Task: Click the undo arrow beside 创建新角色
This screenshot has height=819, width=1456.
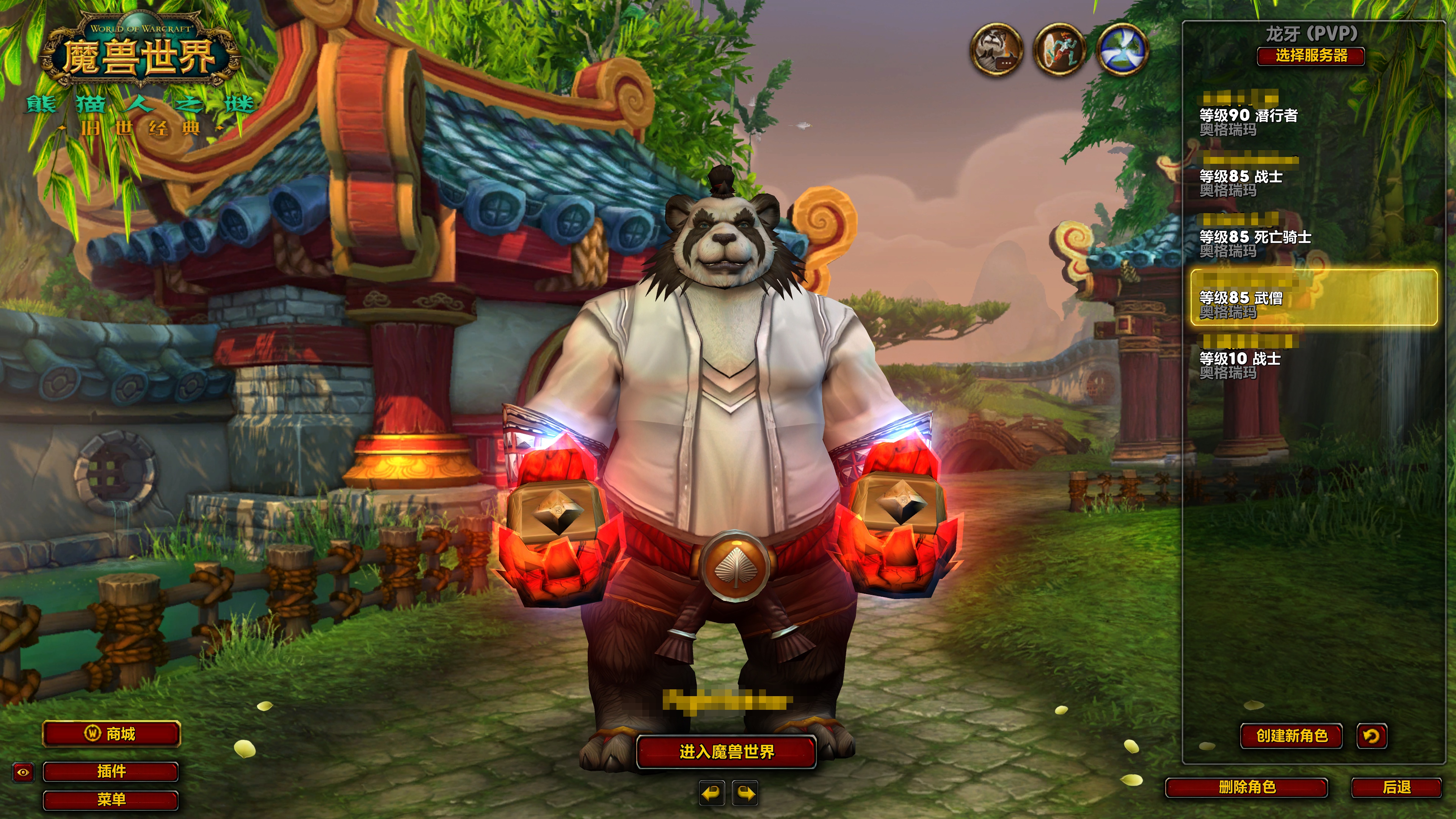Action: tap(1371, 735)
